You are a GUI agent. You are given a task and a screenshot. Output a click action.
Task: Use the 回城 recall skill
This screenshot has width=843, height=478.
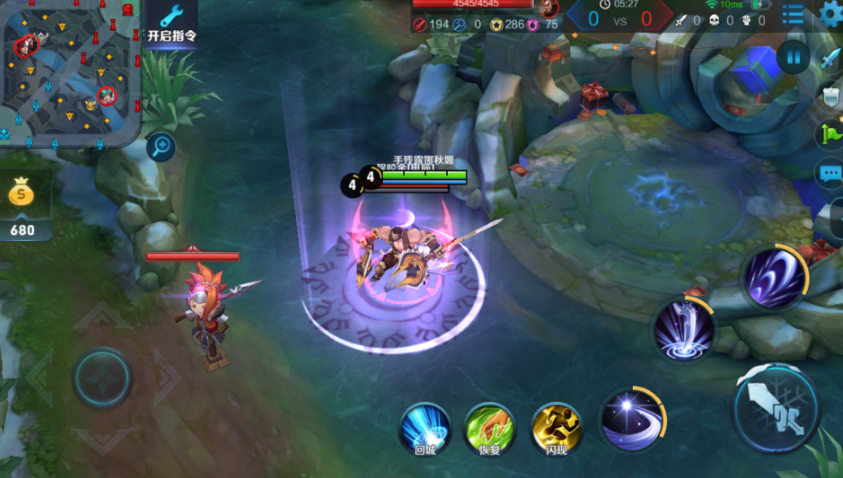point(426,427)
